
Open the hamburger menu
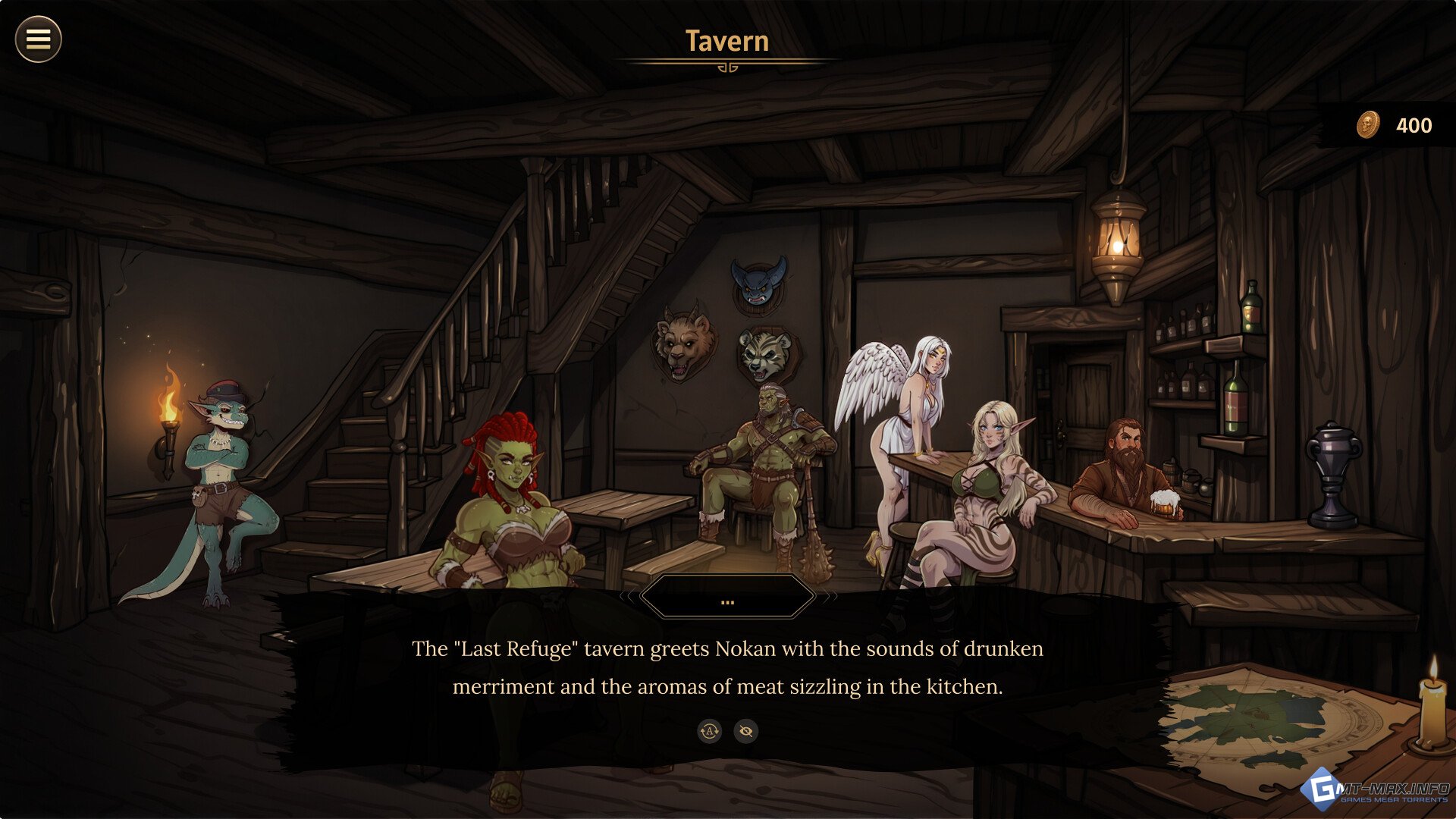point(38,39)
